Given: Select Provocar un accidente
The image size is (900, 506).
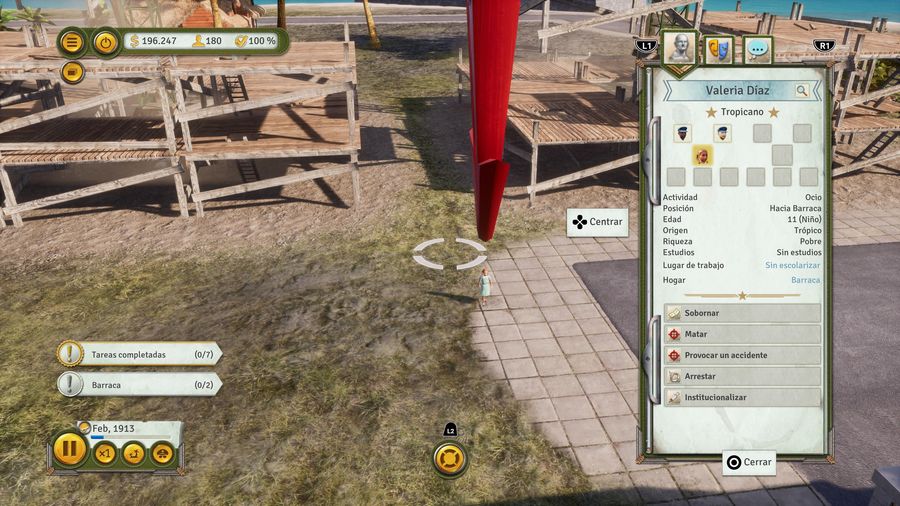Looking at the screenshot, I should click(x=742, y=355).
